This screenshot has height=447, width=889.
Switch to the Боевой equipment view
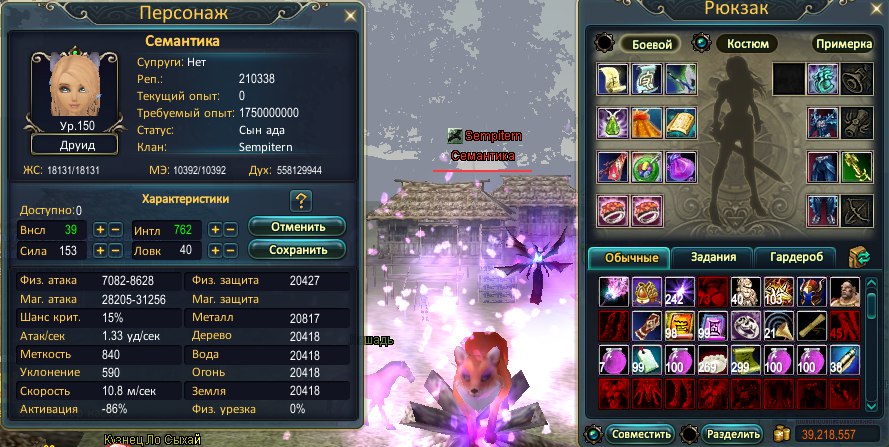pos(650,45)
